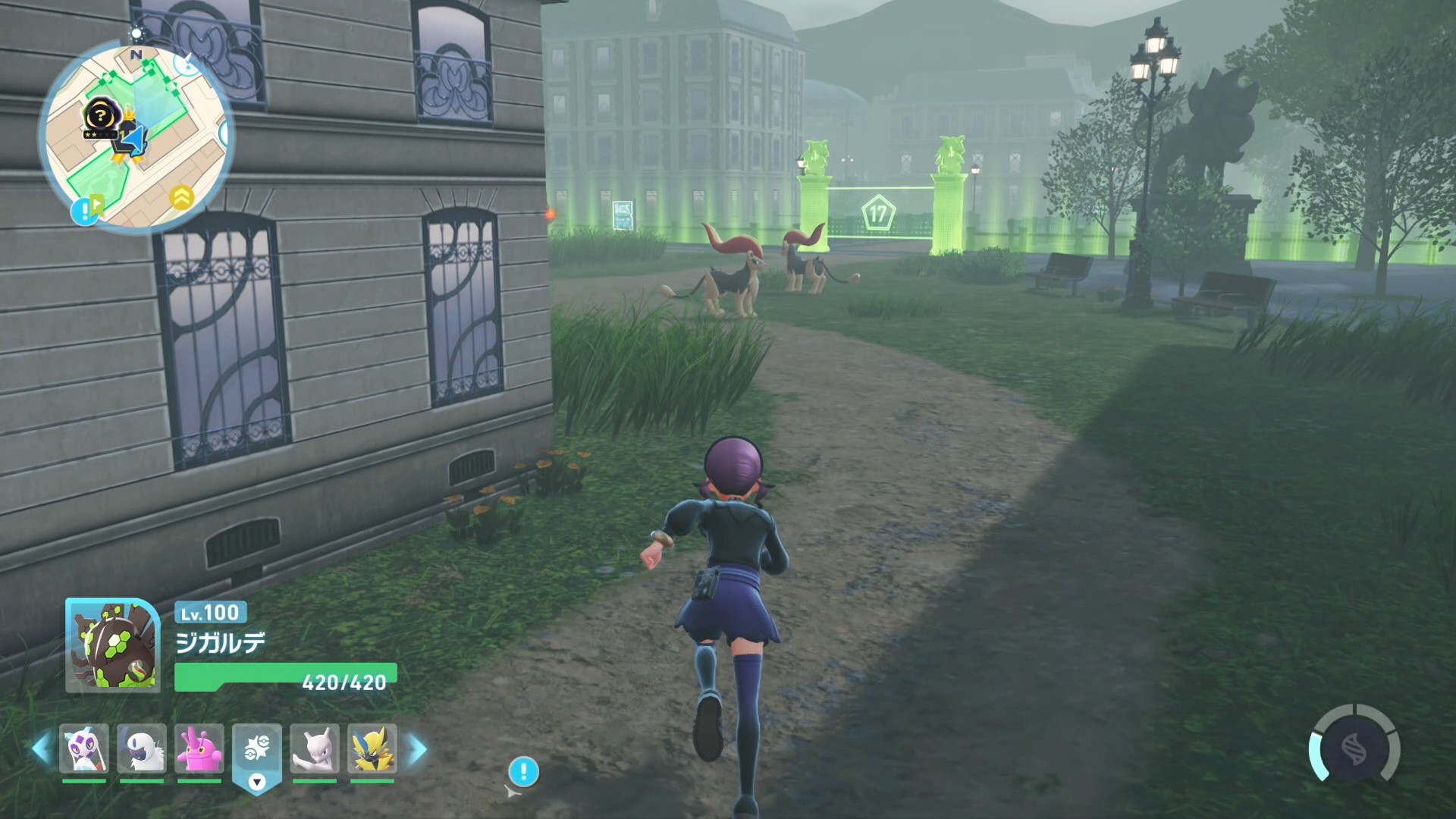Select the blue exclamation quest marker on minimap

tap(85, 212)
